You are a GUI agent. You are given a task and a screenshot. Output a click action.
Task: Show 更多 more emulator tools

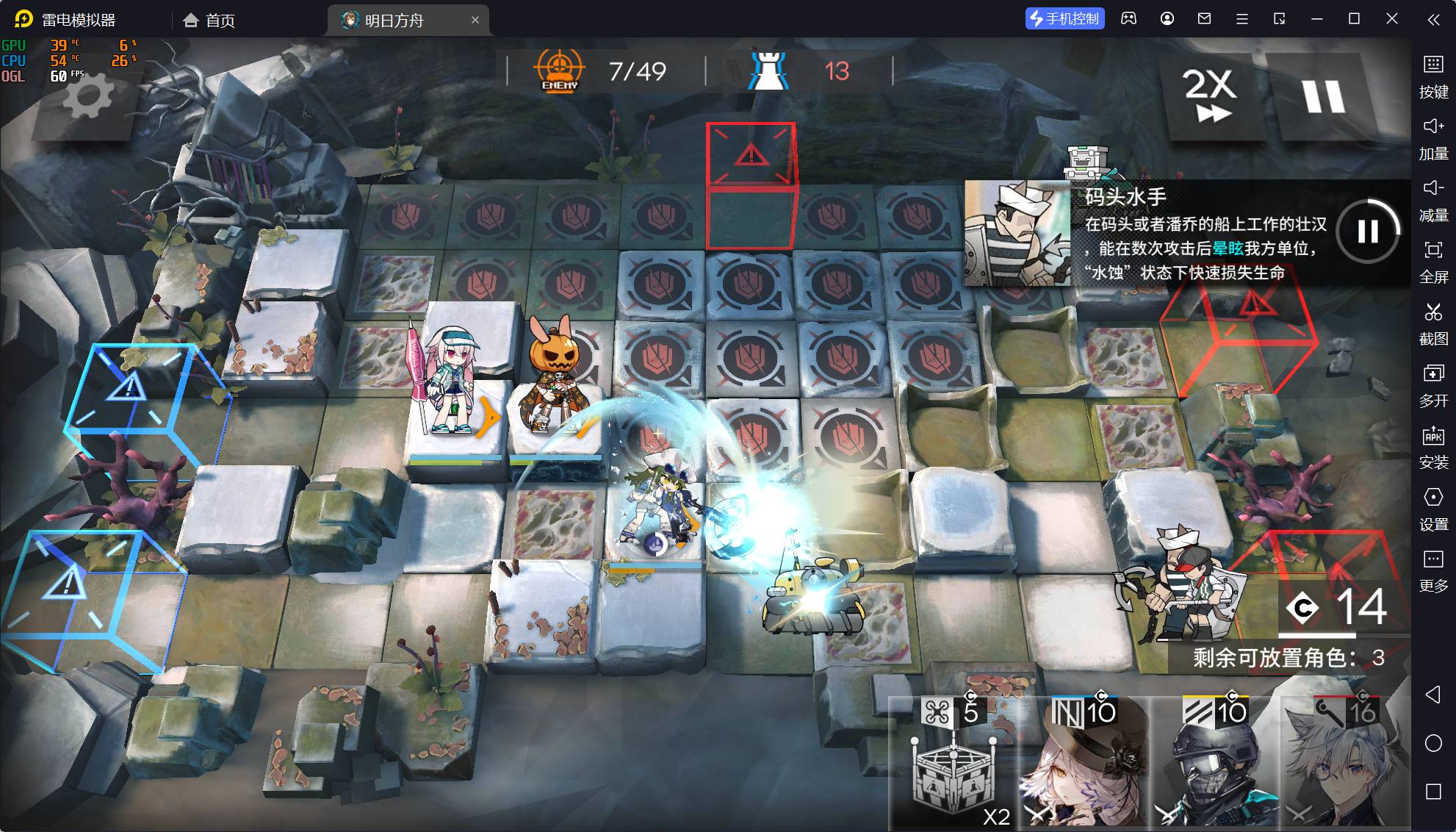[x=1432, y=570]
